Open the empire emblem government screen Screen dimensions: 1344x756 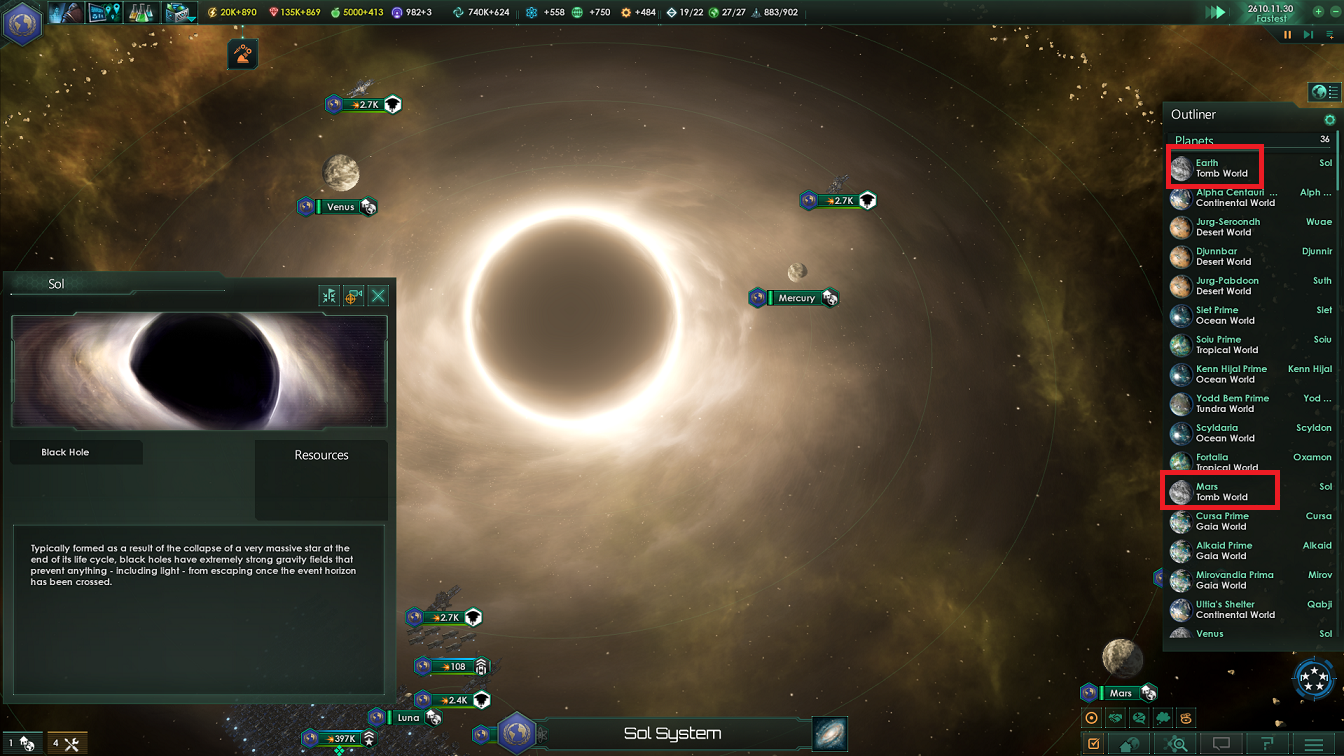[x=22, y=22]
